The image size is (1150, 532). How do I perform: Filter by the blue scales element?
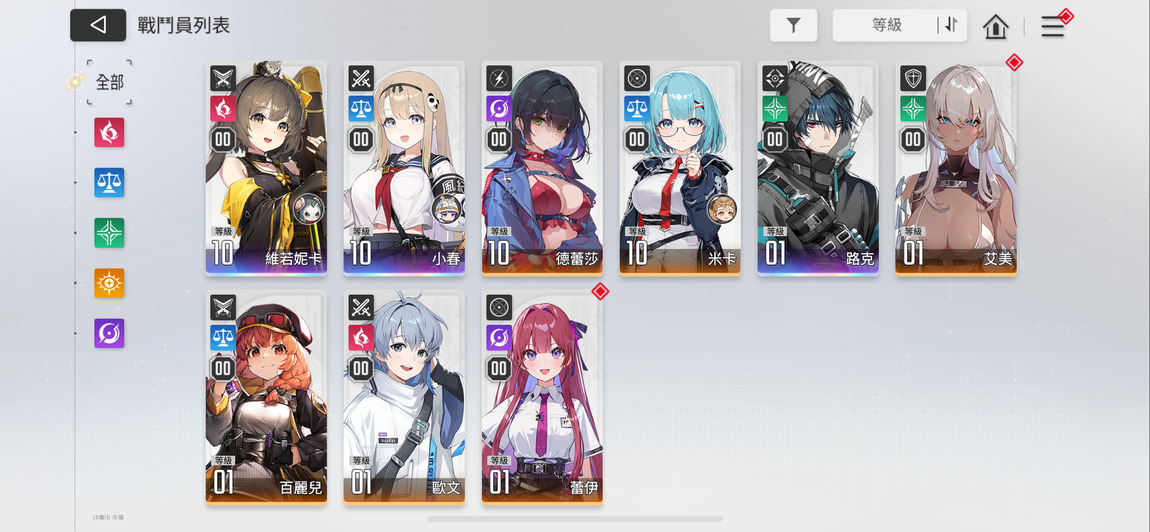click(x=109, y=182)
